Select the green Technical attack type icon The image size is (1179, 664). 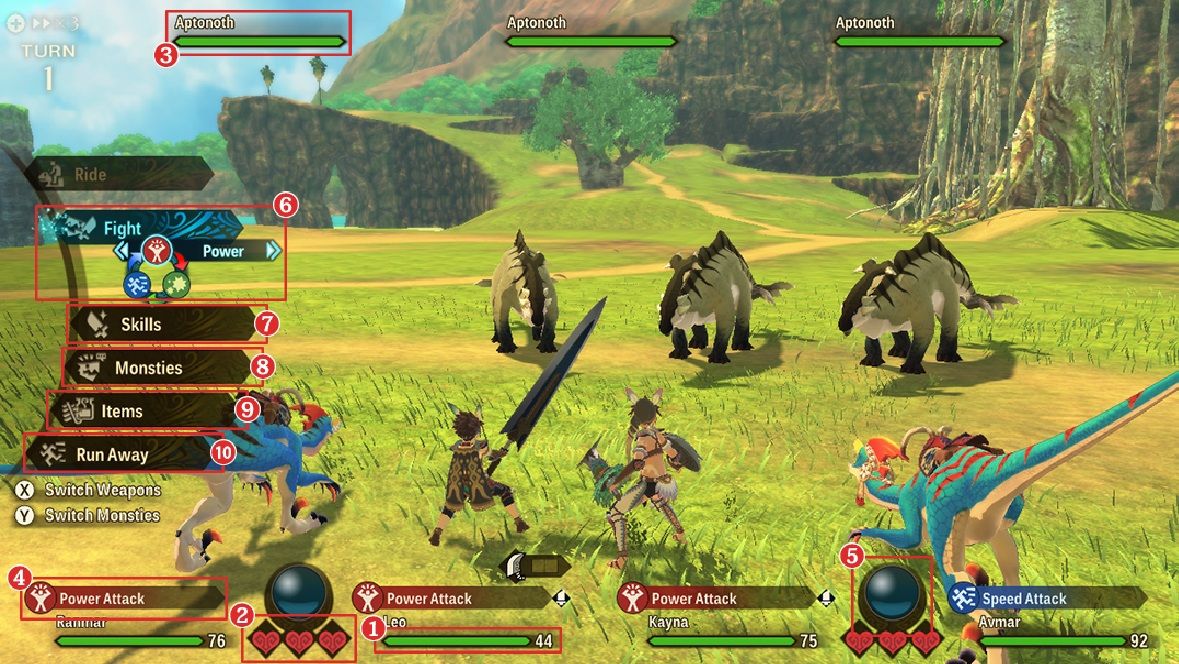[x=176, y=284]
